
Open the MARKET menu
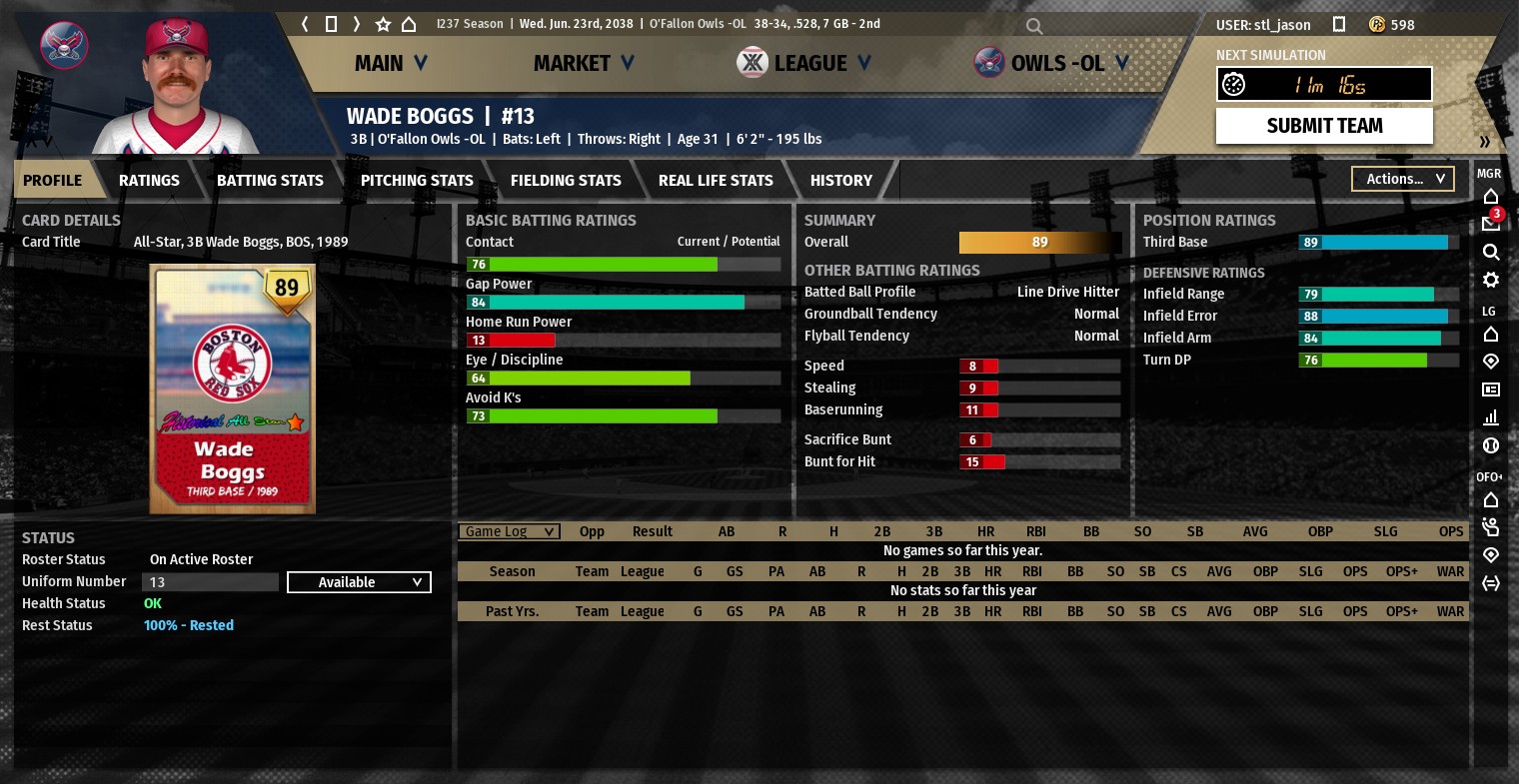[584, 64]
